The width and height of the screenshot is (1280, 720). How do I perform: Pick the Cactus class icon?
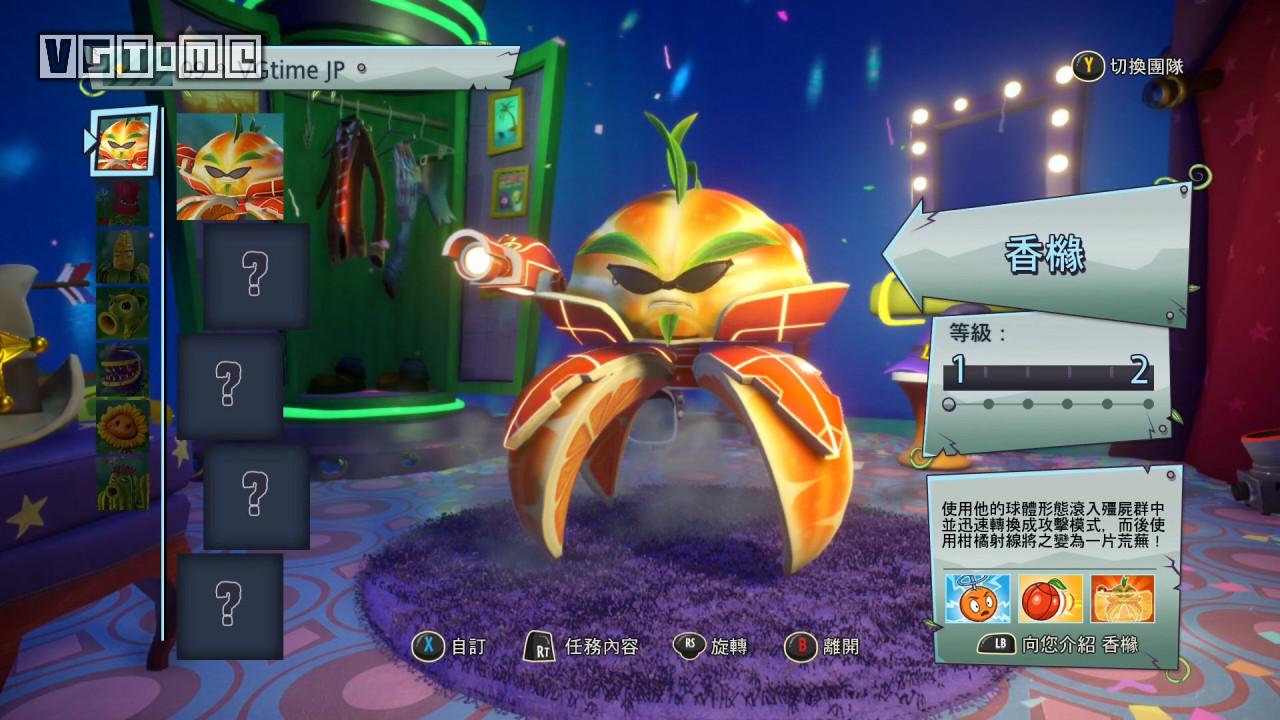coord(123,482)
